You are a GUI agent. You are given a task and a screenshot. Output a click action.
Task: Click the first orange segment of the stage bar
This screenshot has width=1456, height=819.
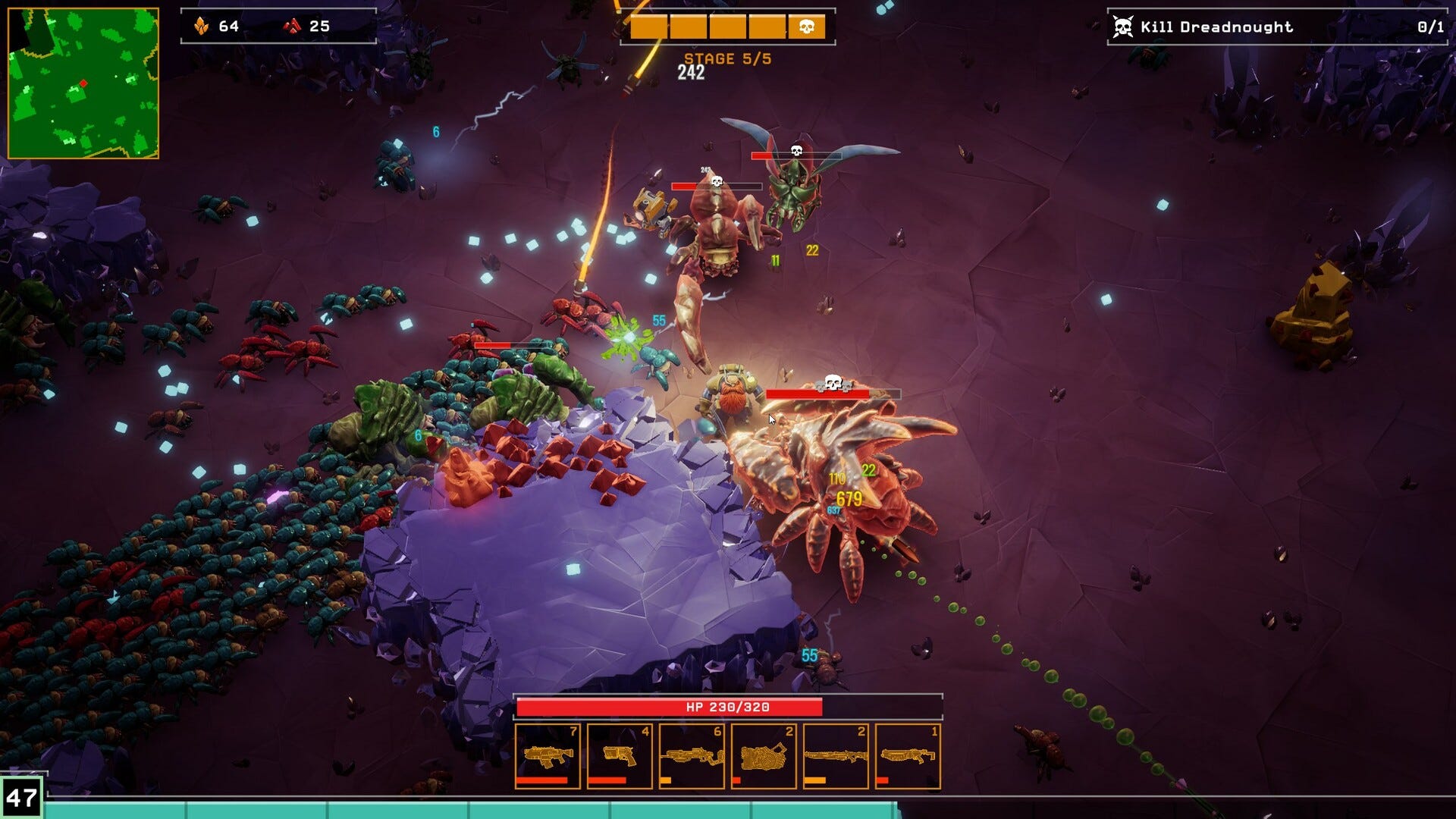click(x=648, y=25)
